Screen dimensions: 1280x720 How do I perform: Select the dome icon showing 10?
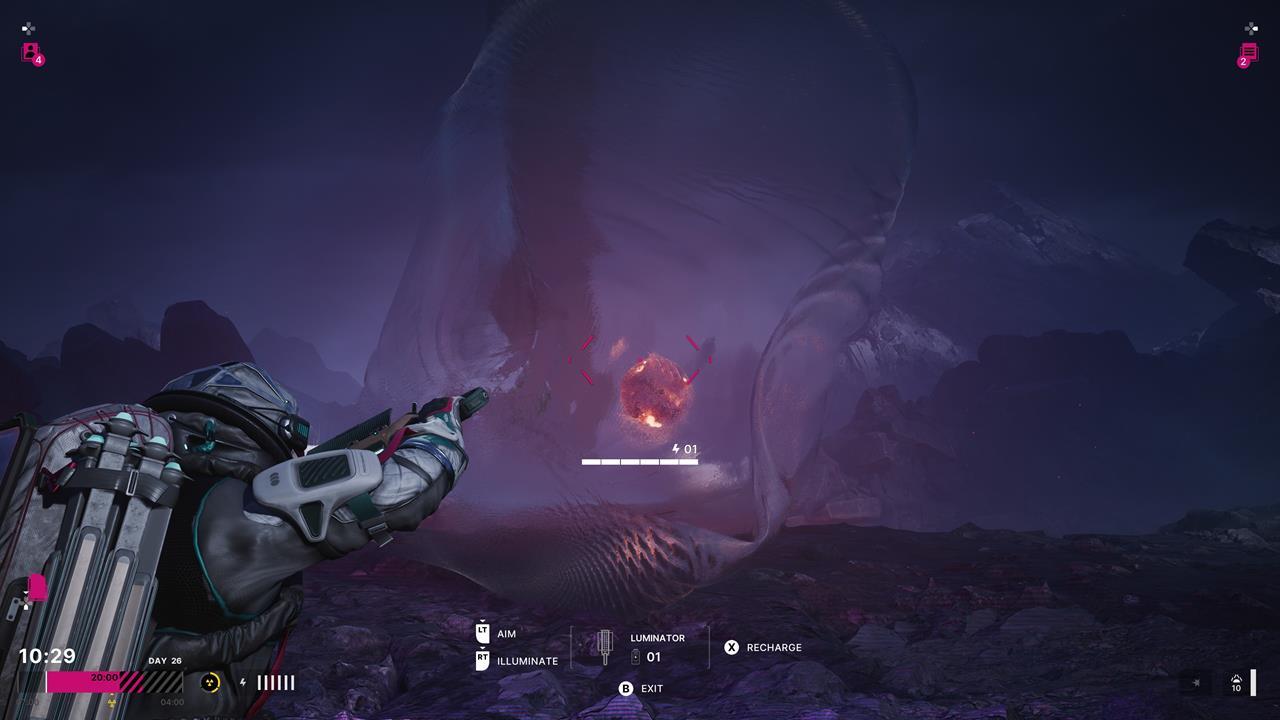(x=1236, y=682)
